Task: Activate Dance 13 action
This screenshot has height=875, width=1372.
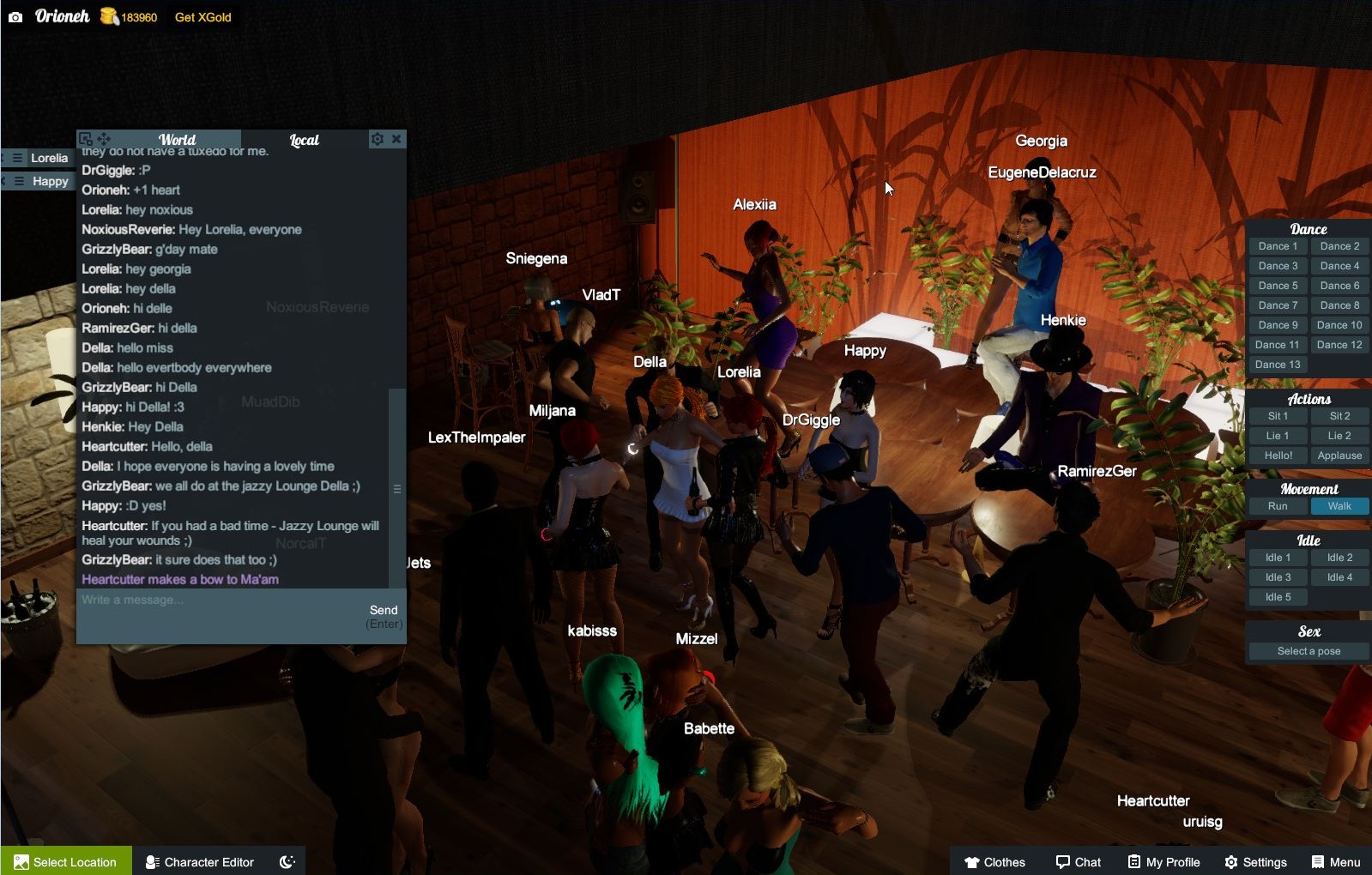Action: (1278, 364)
